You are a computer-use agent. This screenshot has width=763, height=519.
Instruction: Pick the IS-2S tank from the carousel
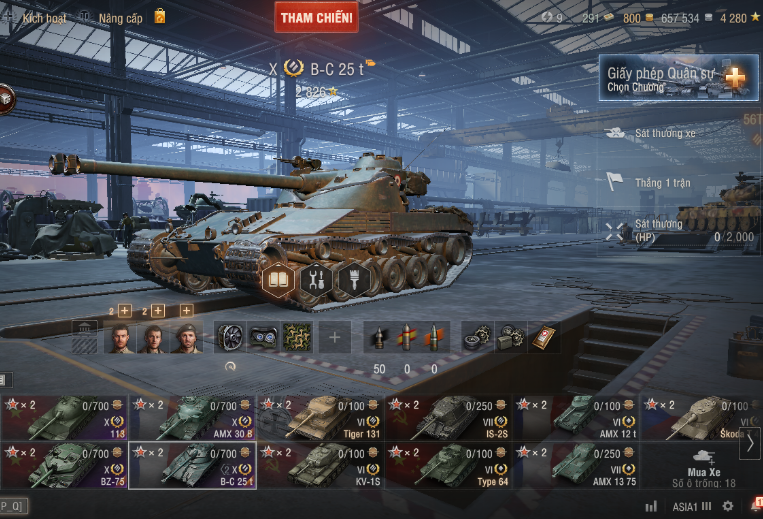[448, 418]
